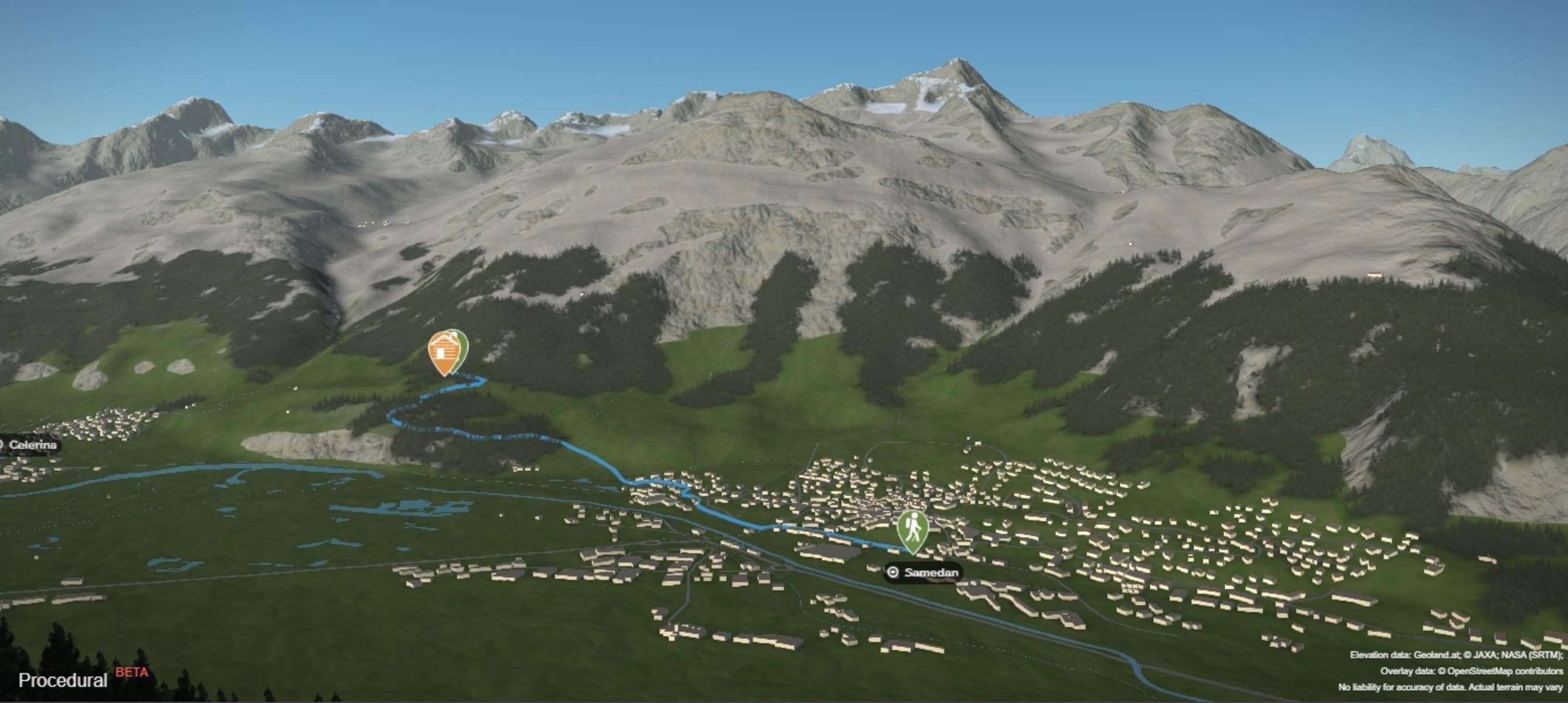The width and height of the screenshot is (1568, 703).
Task: Open the Procedural BETA label
Action: click(83, 678)
